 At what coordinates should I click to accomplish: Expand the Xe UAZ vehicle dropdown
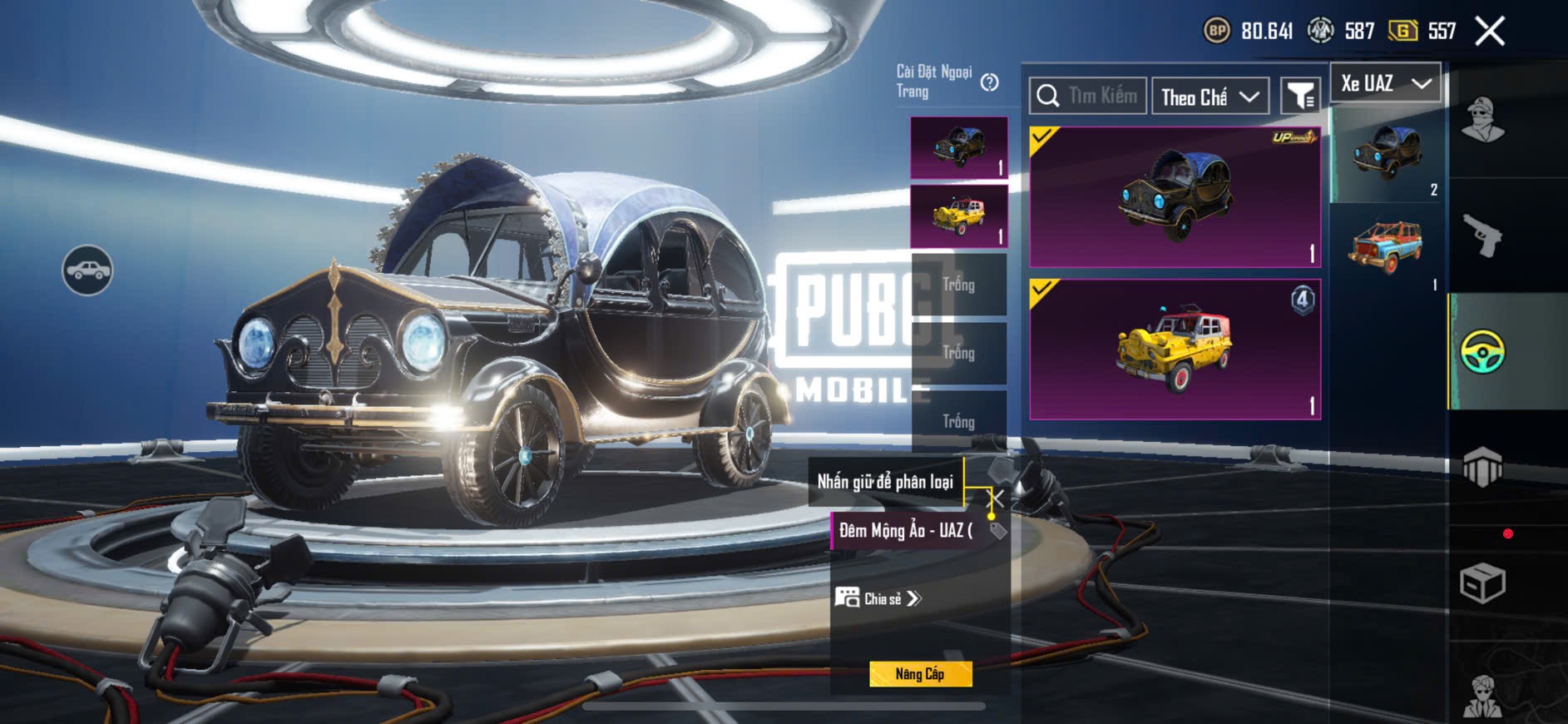pyautogui.click(x=1385, y=83)
